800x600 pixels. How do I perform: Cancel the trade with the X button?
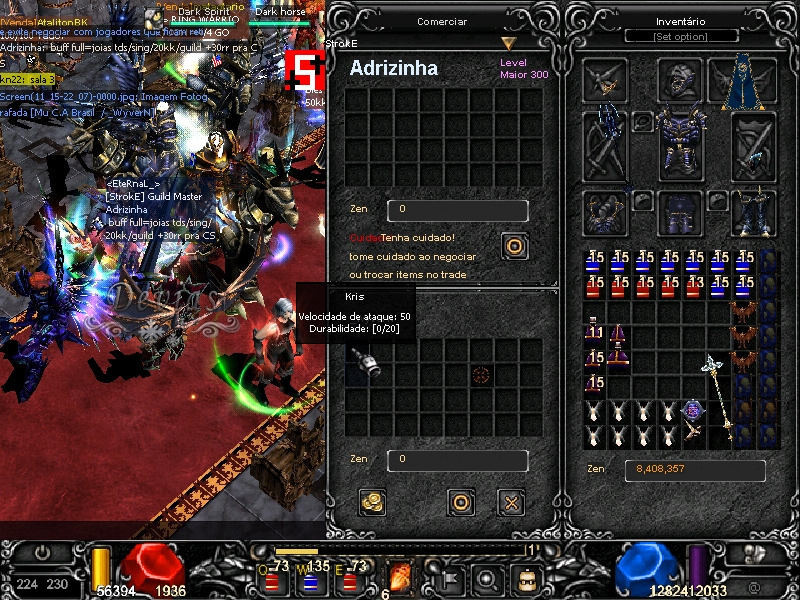click(511, 502)
